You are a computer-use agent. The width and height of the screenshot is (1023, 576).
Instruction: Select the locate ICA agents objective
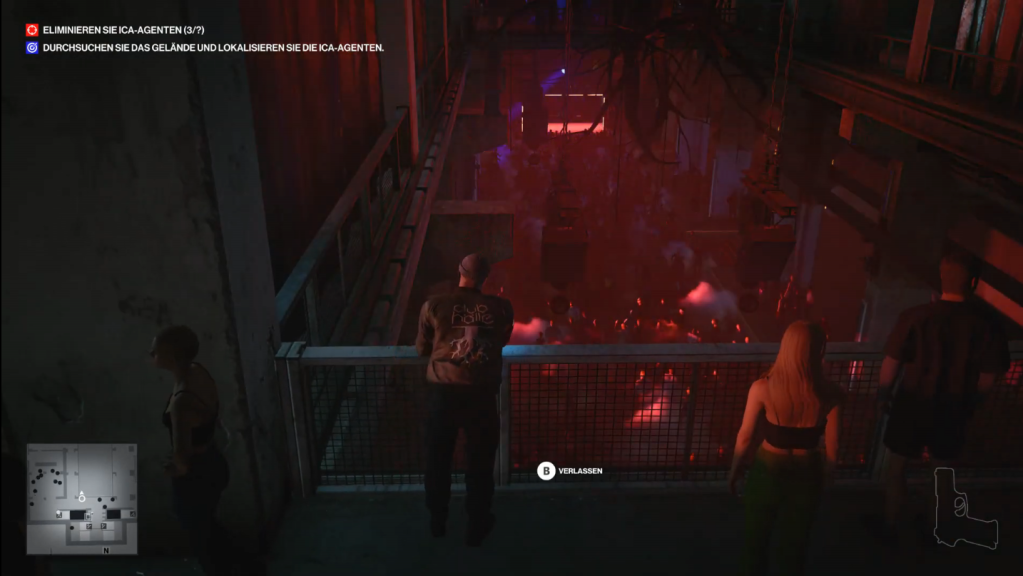[x=212, y=47]
